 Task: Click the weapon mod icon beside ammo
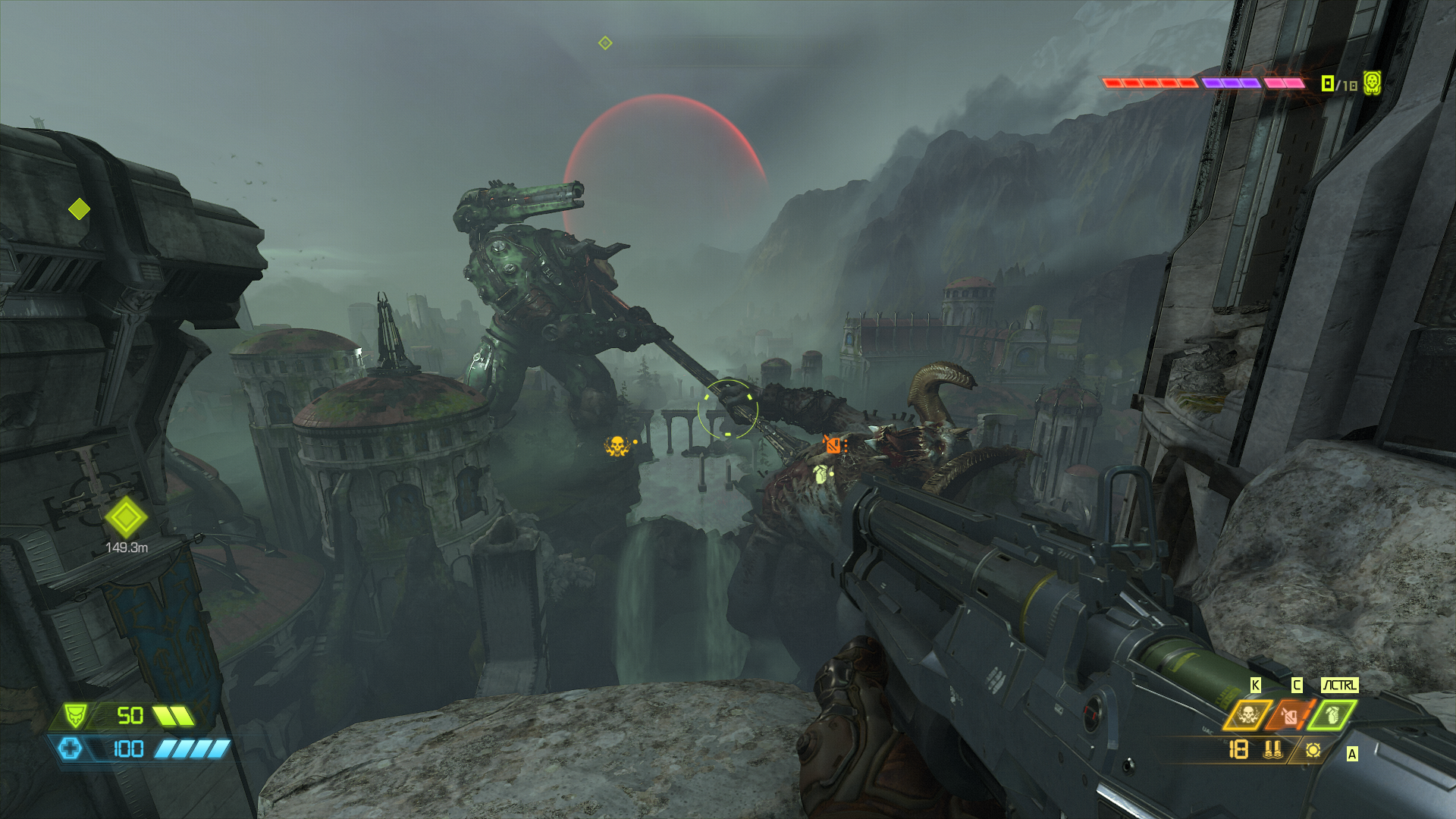coord(1313,750)
